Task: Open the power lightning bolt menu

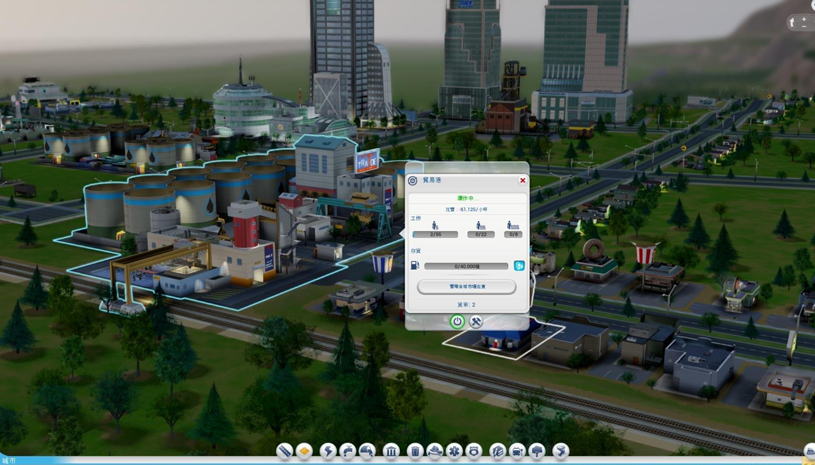Action: click(328, 452)
